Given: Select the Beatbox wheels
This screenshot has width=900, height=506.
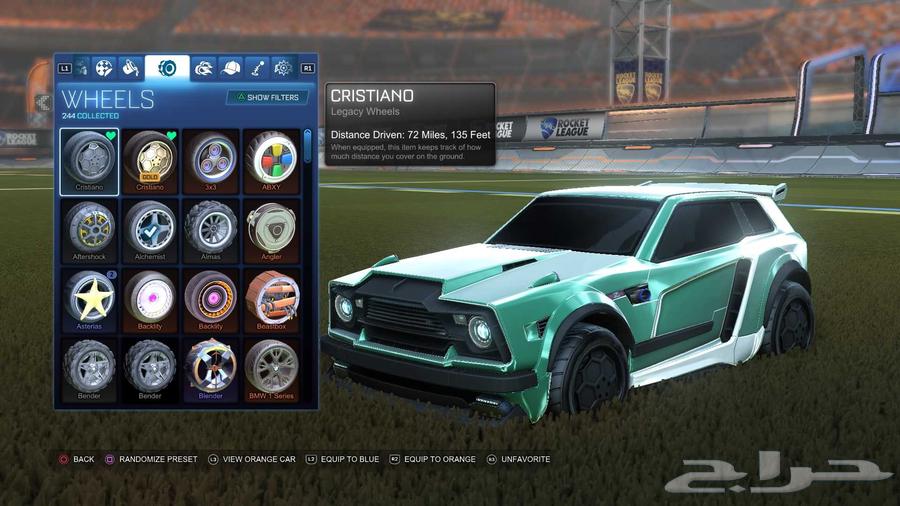Looking at the screenshot, I should pyautogui.click(x=271, y=299).
